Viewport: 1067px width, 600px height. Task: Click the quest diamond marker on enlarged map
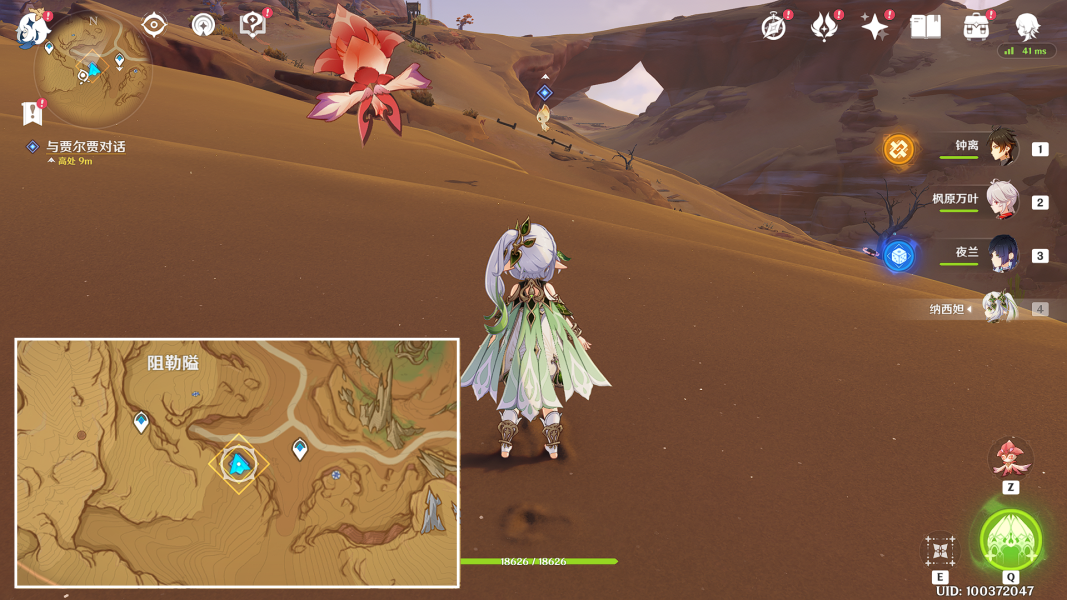tap(238, 464)
